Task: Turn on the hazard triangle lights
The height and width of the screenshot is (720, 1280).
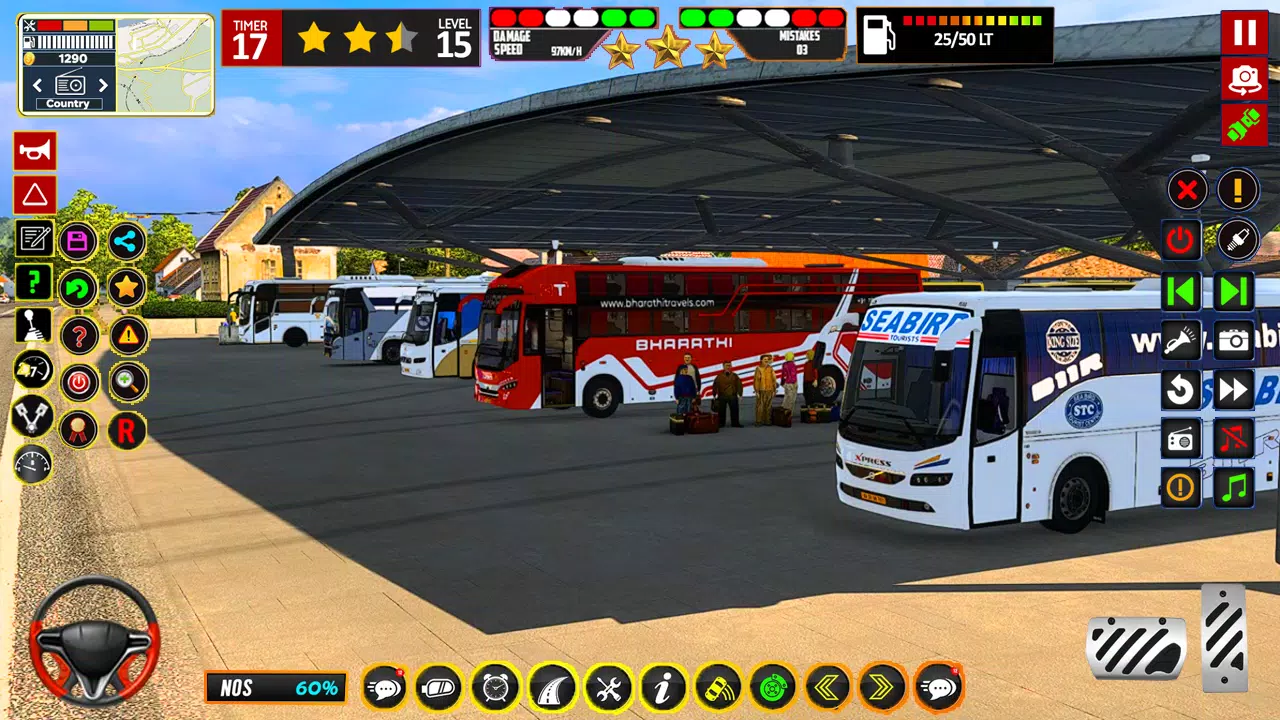Action: tap(35, 195)
